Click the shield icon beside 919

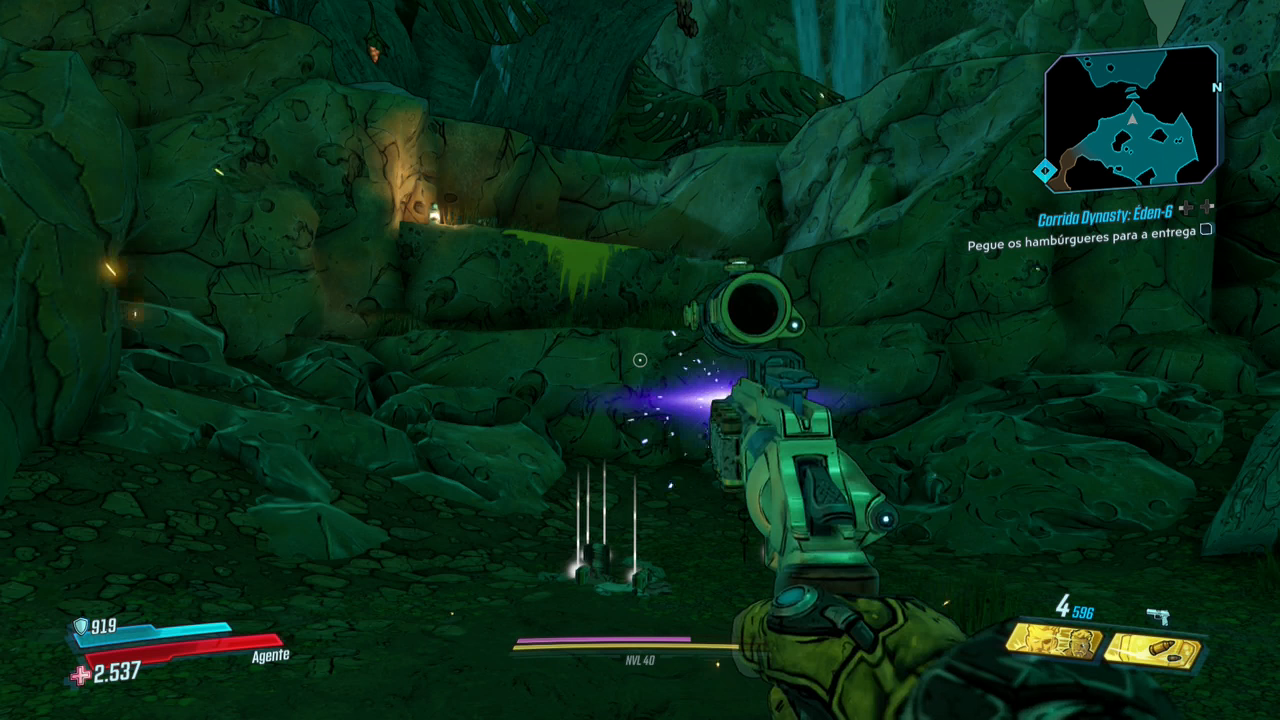(80, 626)
